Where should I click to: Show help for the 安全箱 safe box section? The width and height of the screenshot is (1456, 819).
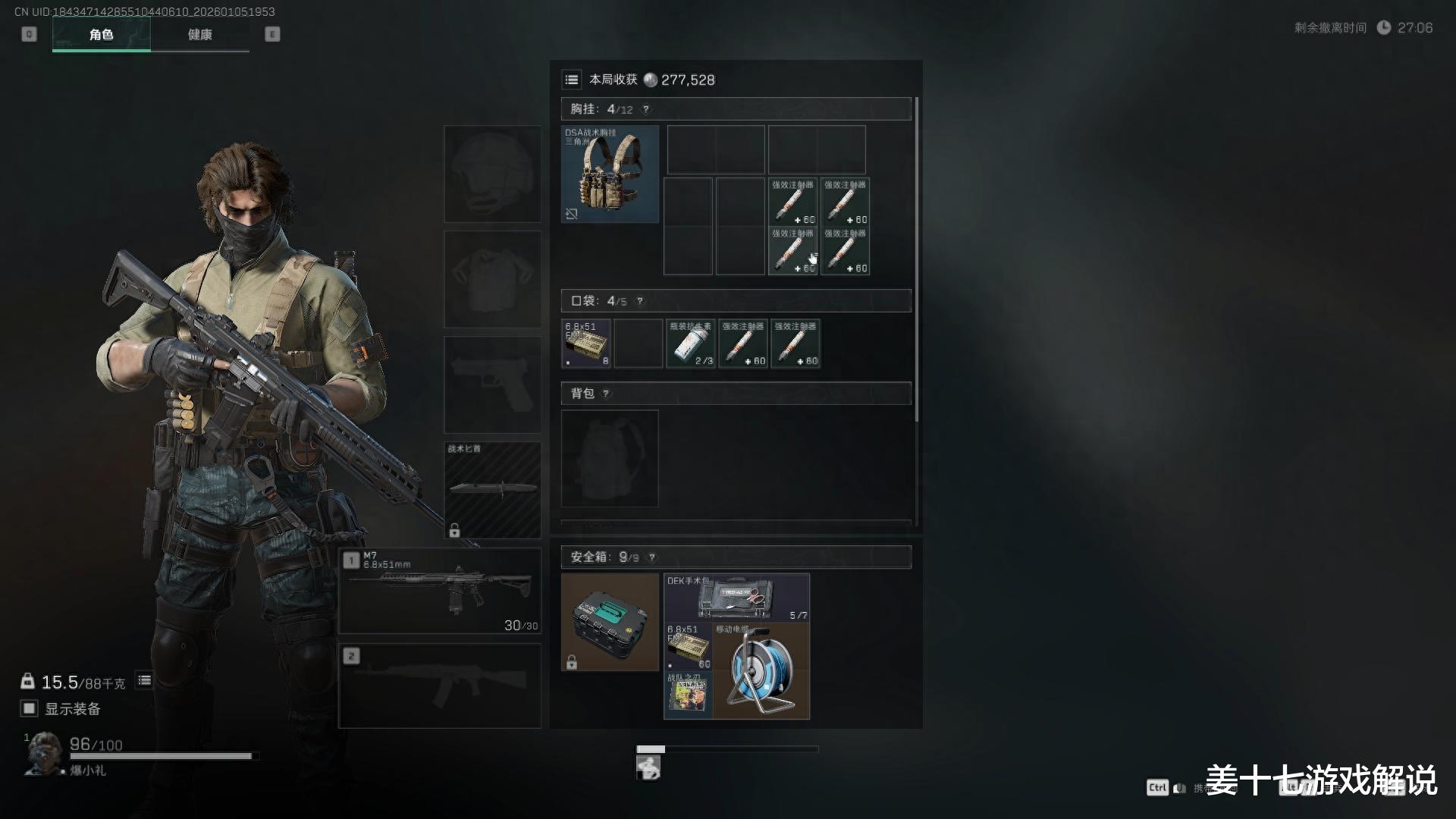tap(651, 557)
